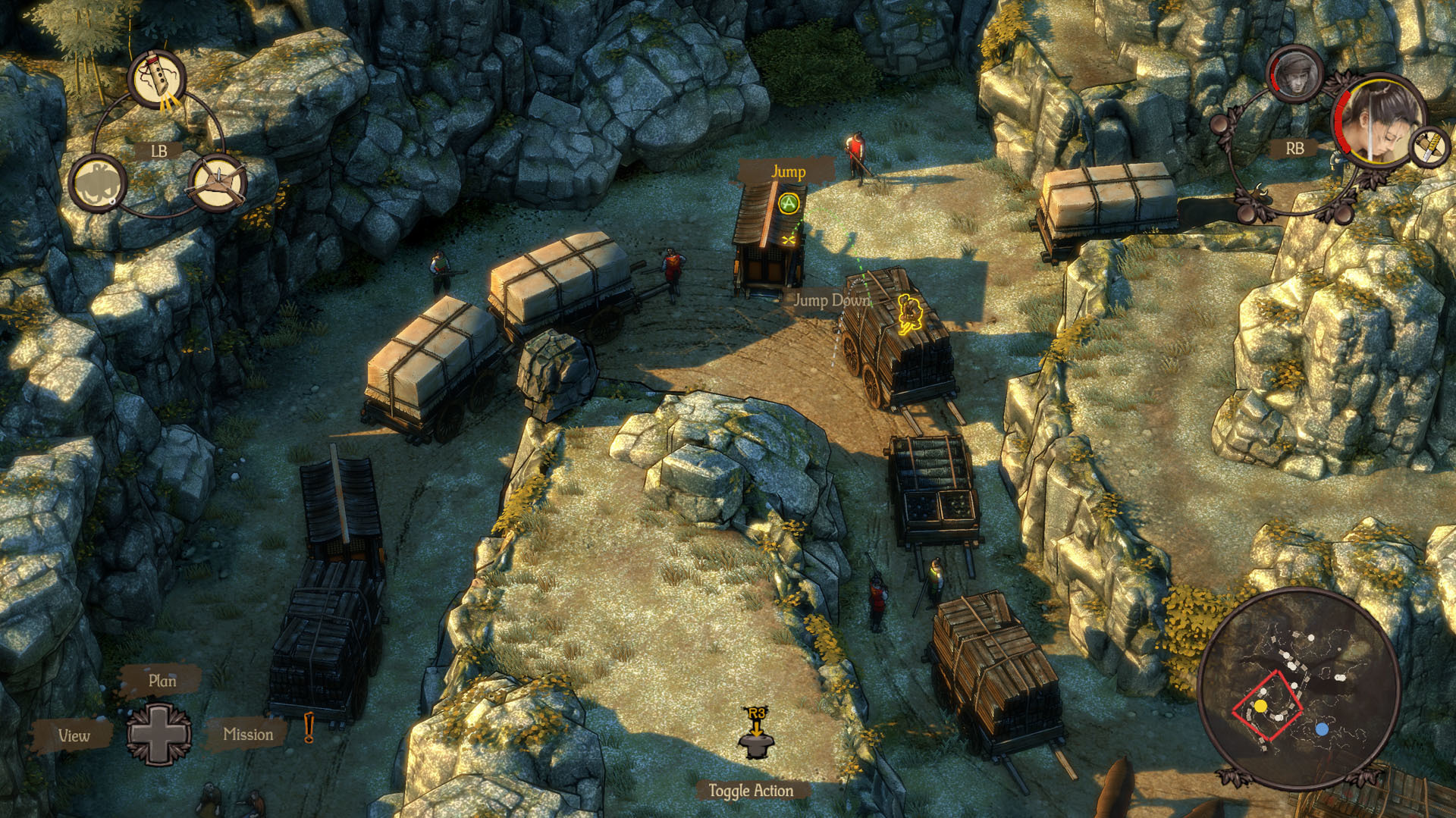The width and height of the screenshot is (1456, 818).
Task: Click the Toggle Action label
Action: [751, 791]
